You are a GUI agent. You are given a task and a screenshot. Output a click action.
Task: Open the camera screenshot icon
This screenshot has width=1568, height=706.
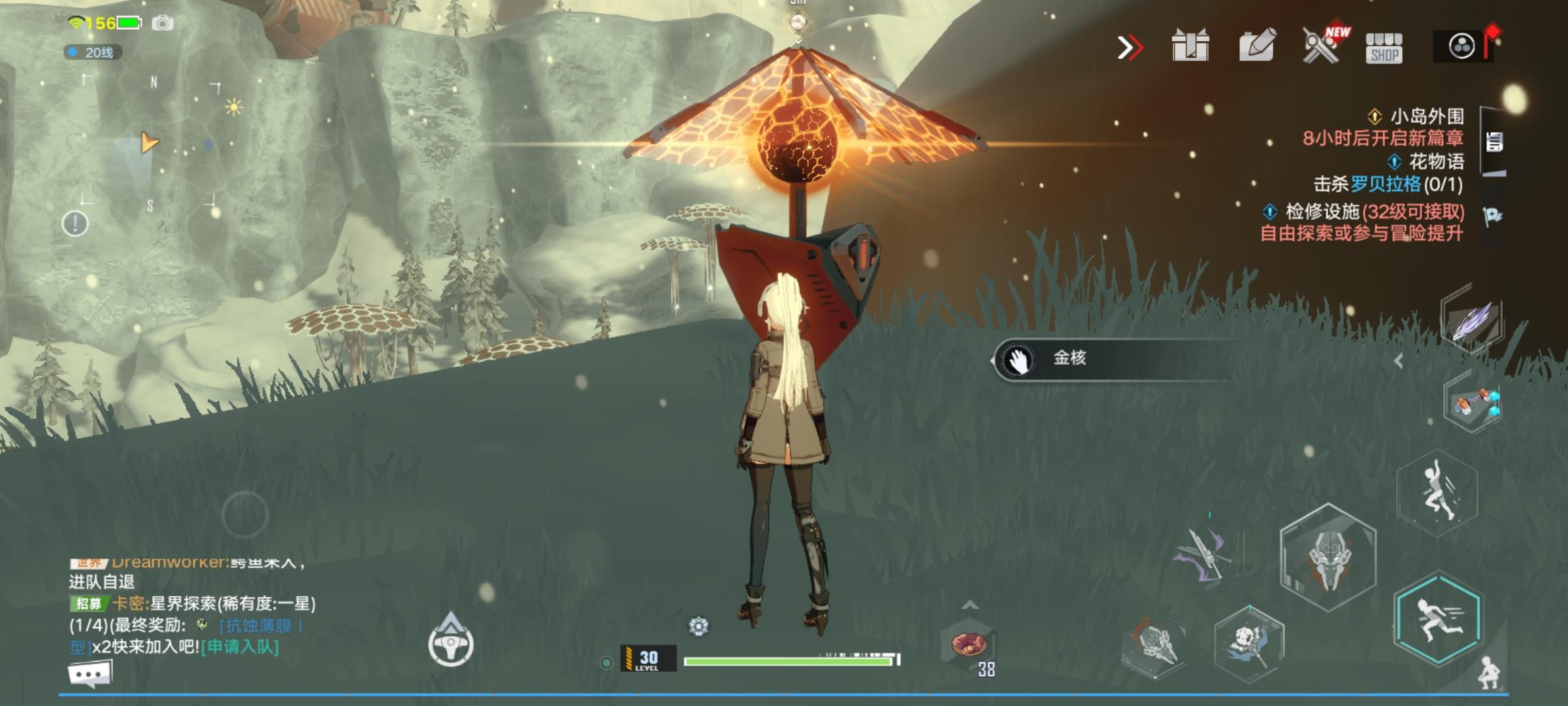(x=163, y=24)
